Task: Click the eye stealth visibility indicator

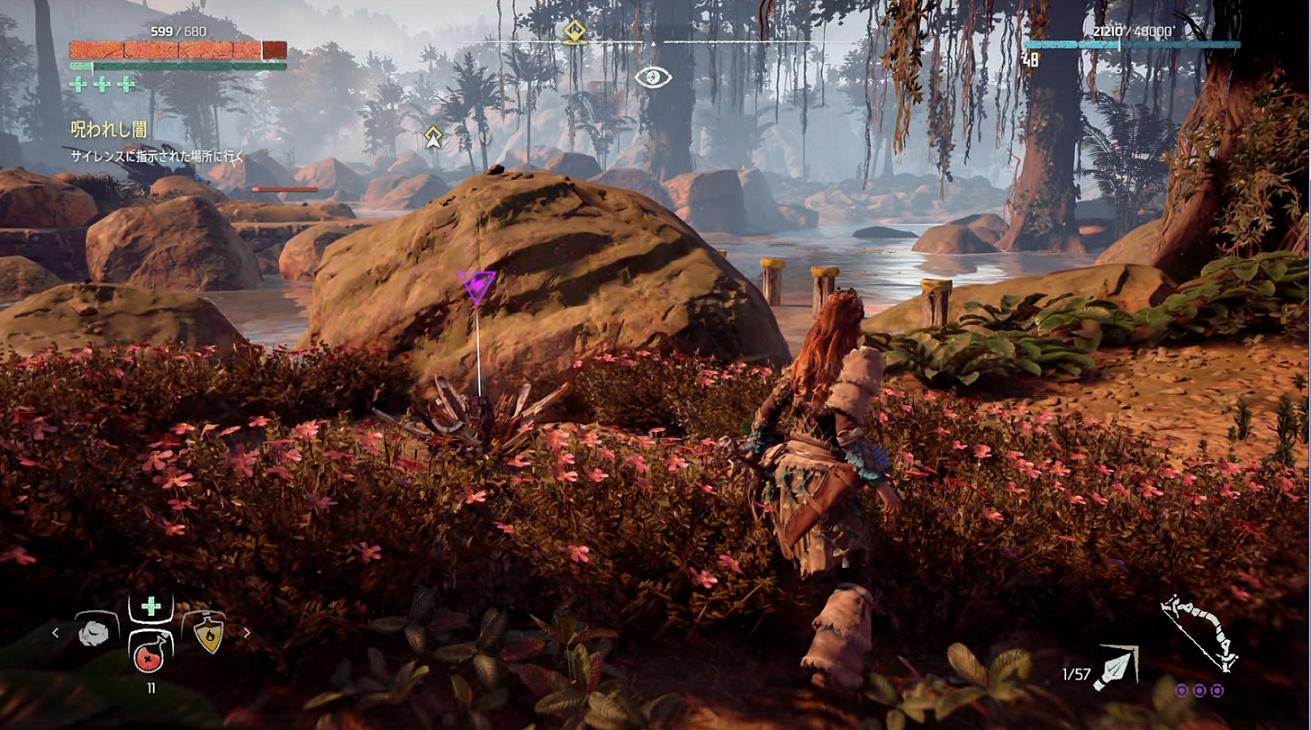Action: pos(653,77)
